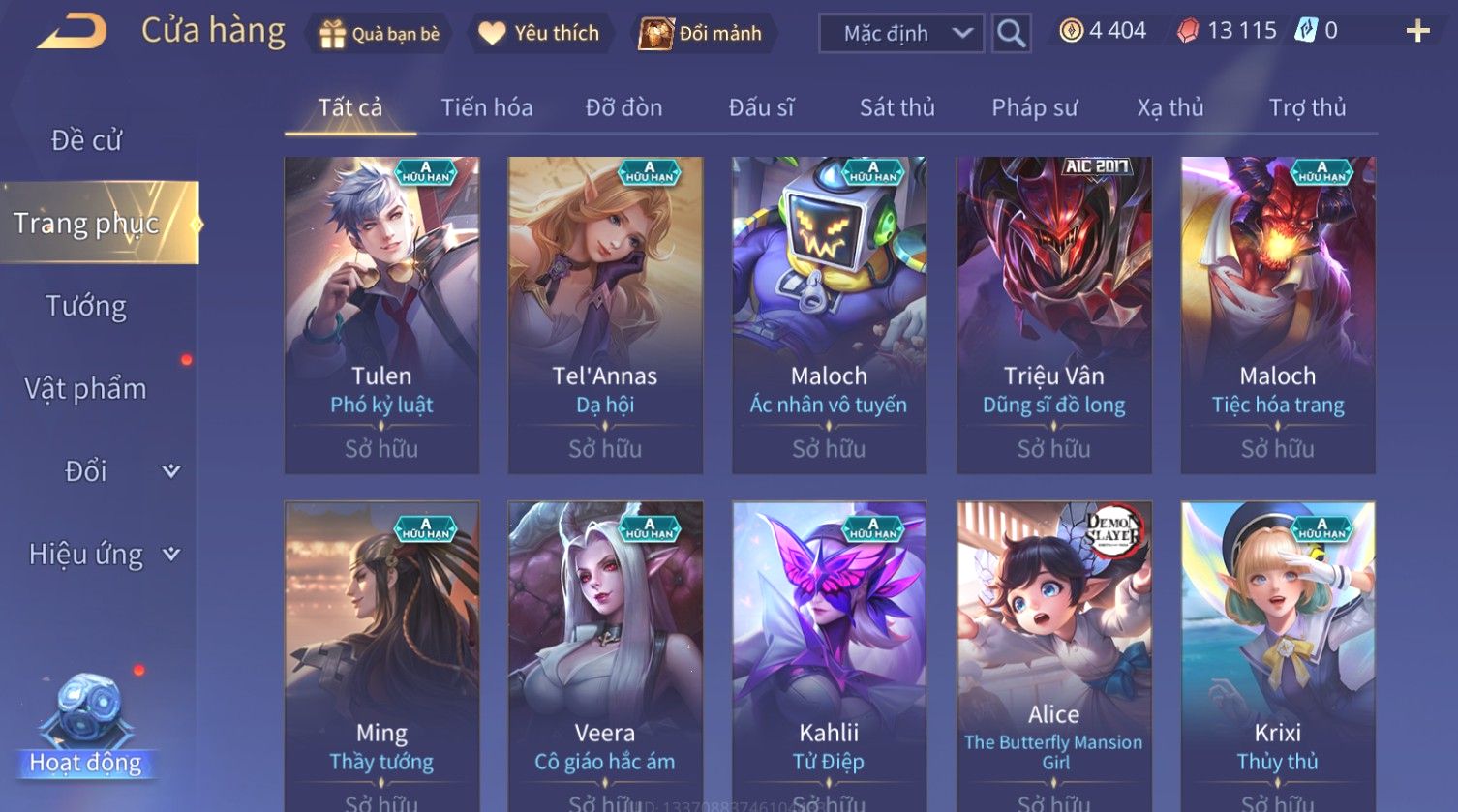The image size is (1458, 812).
Task: Choose the Trợ thủ tab
Action: click(x=1307, y=107)
